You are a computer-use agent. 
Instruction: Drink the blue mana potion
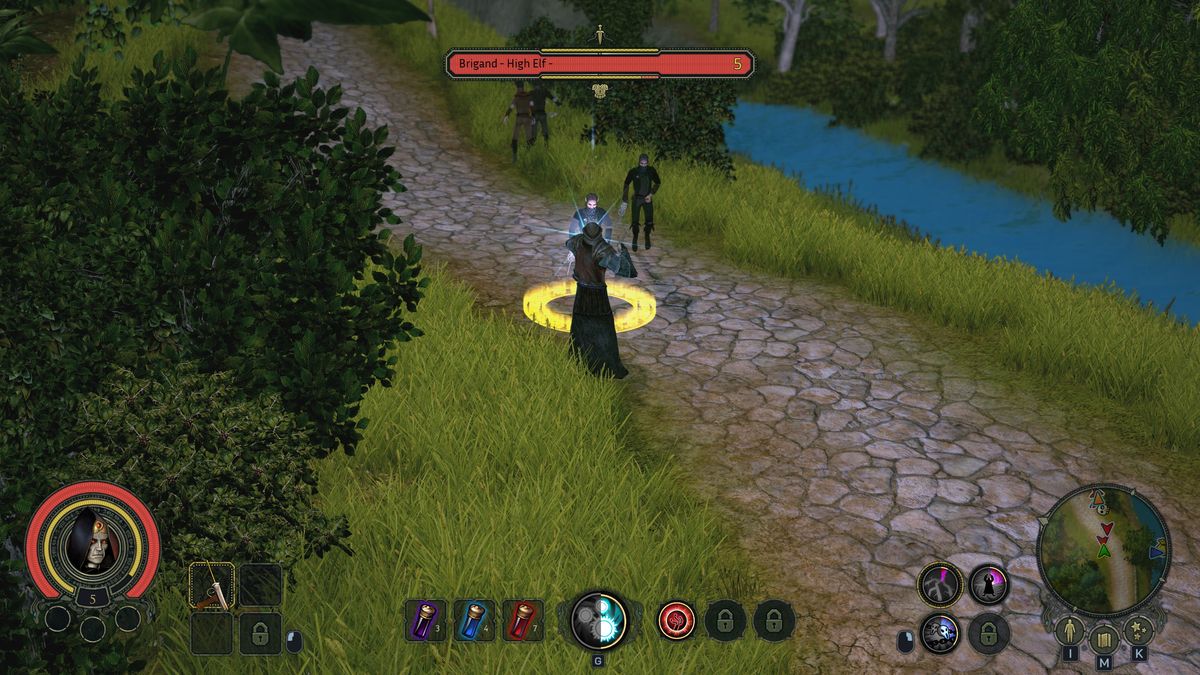pos(474,620)
